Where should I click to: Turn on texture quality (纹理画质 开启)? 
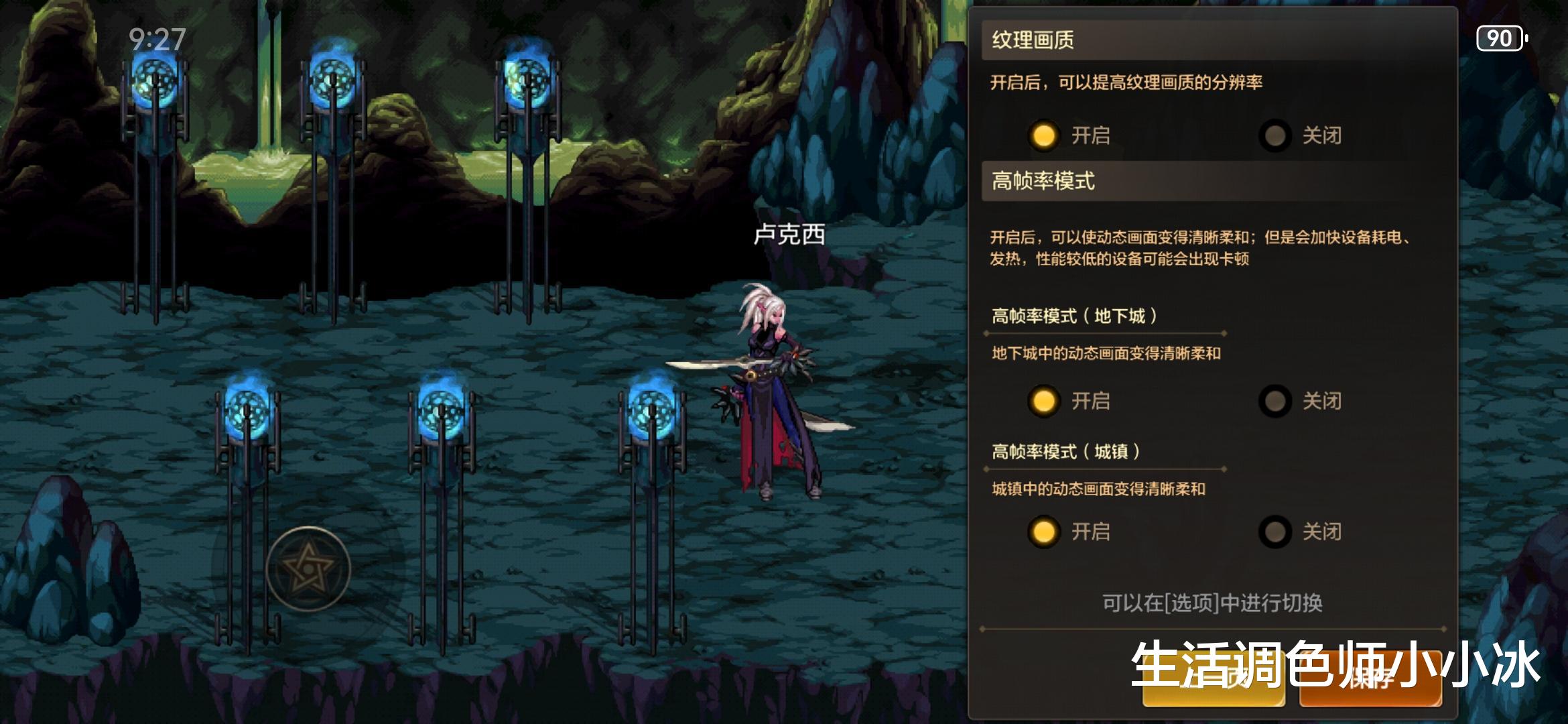coord(1043,135)
